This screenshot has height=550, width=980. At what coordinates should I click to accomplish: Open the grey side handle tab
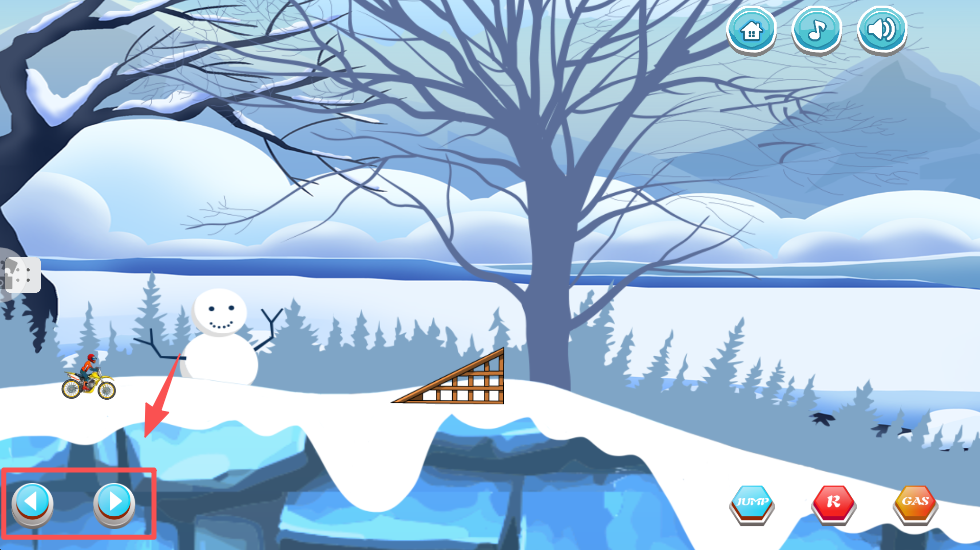tap(22, 274)
